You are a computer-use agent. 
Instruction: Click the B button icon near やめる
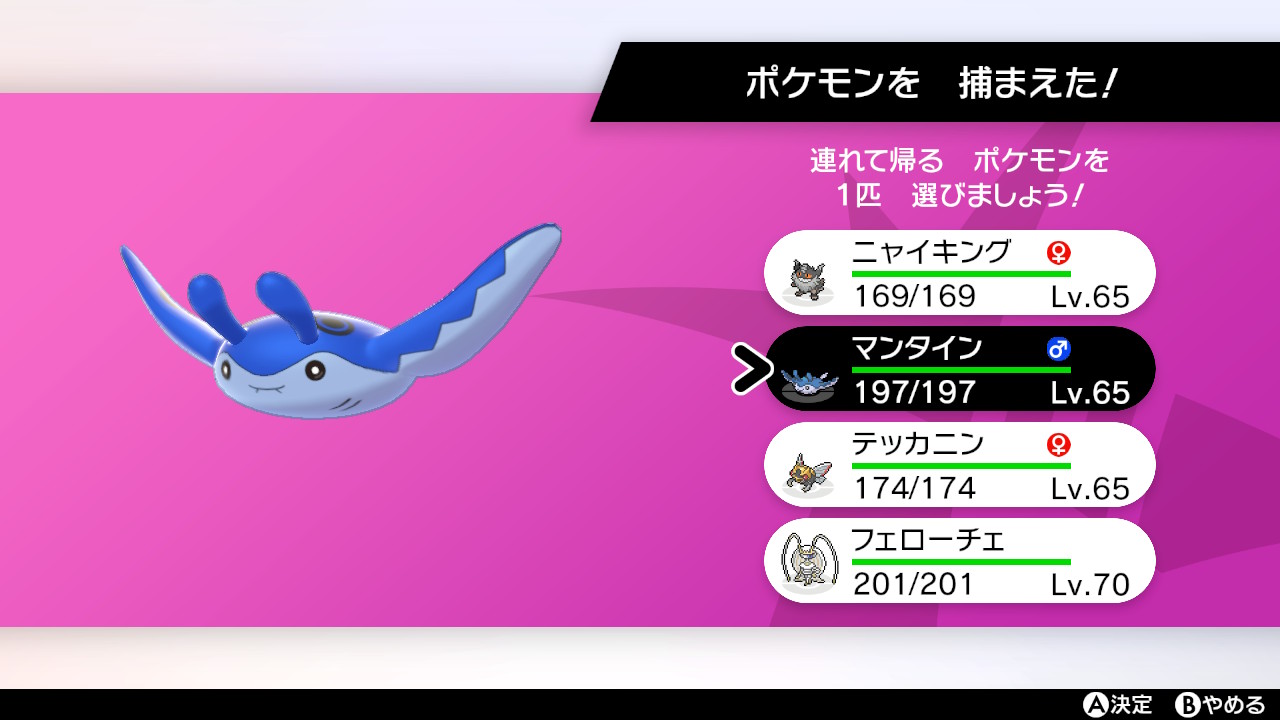point(1188,703)
